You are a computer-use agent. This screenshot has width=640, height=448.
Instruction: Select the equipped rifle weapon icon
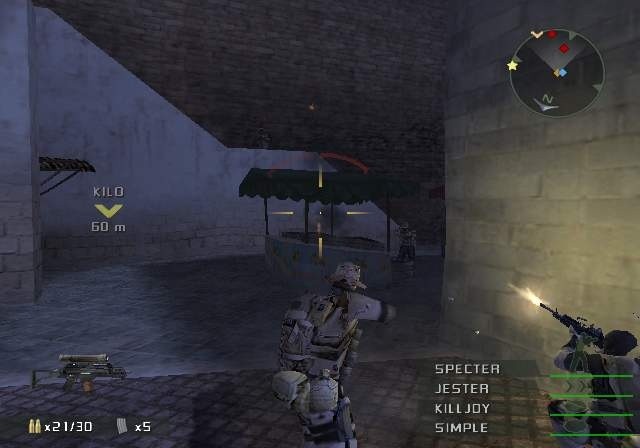79,370
